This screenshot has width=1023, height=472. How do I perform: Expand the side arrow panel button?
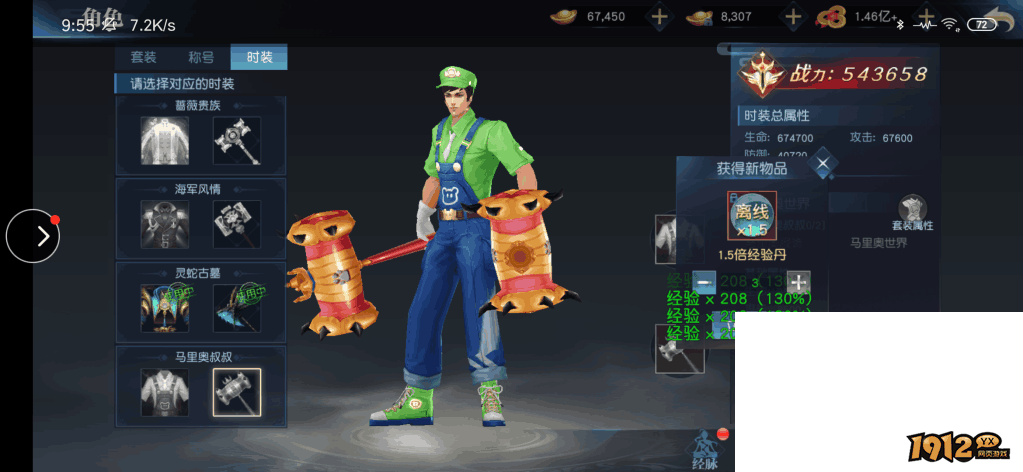click(x=33, y=236)
